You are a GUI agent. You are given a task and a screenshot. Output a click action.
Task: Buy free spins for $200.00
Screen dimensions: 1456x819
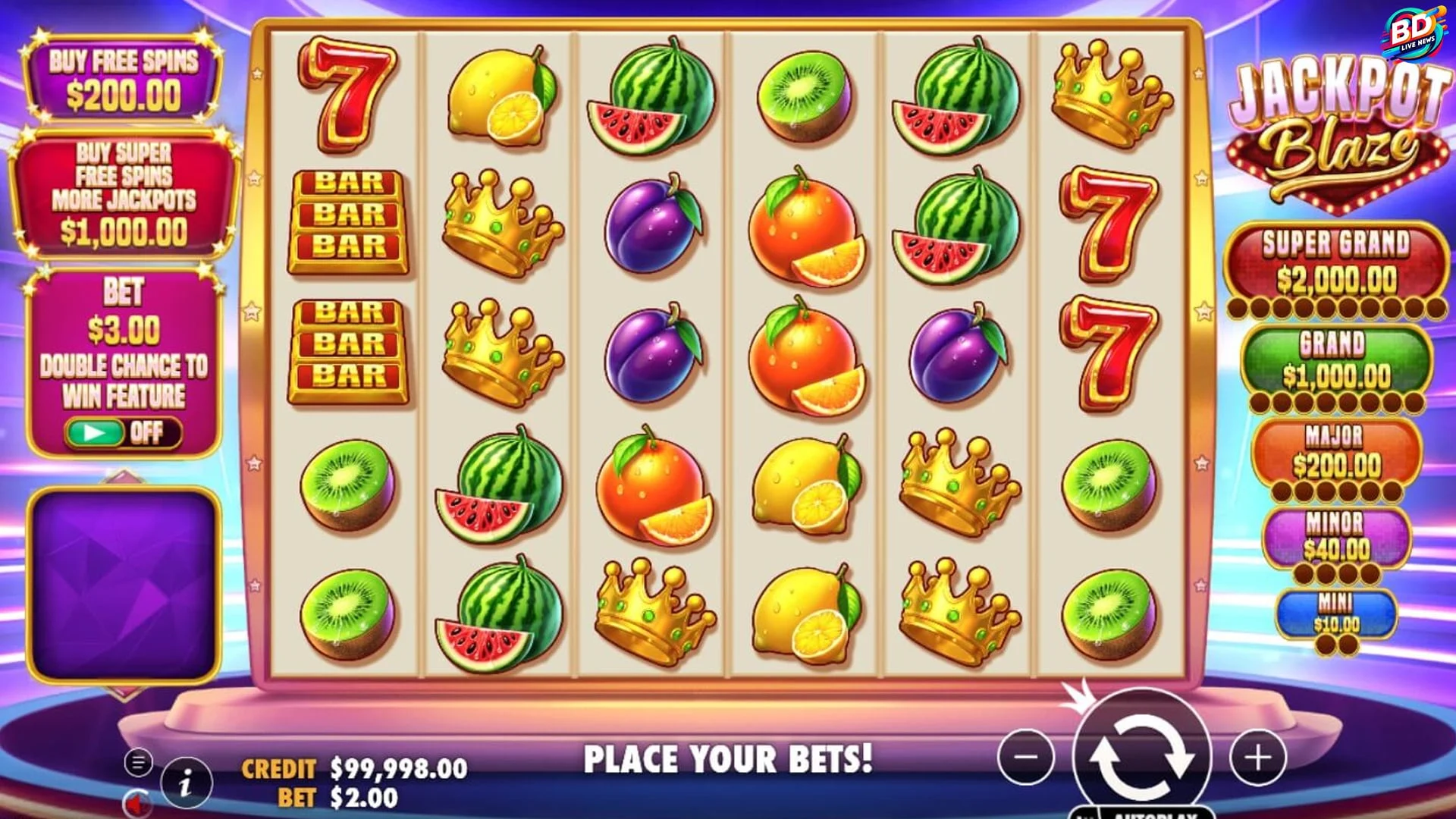(123, 79)
